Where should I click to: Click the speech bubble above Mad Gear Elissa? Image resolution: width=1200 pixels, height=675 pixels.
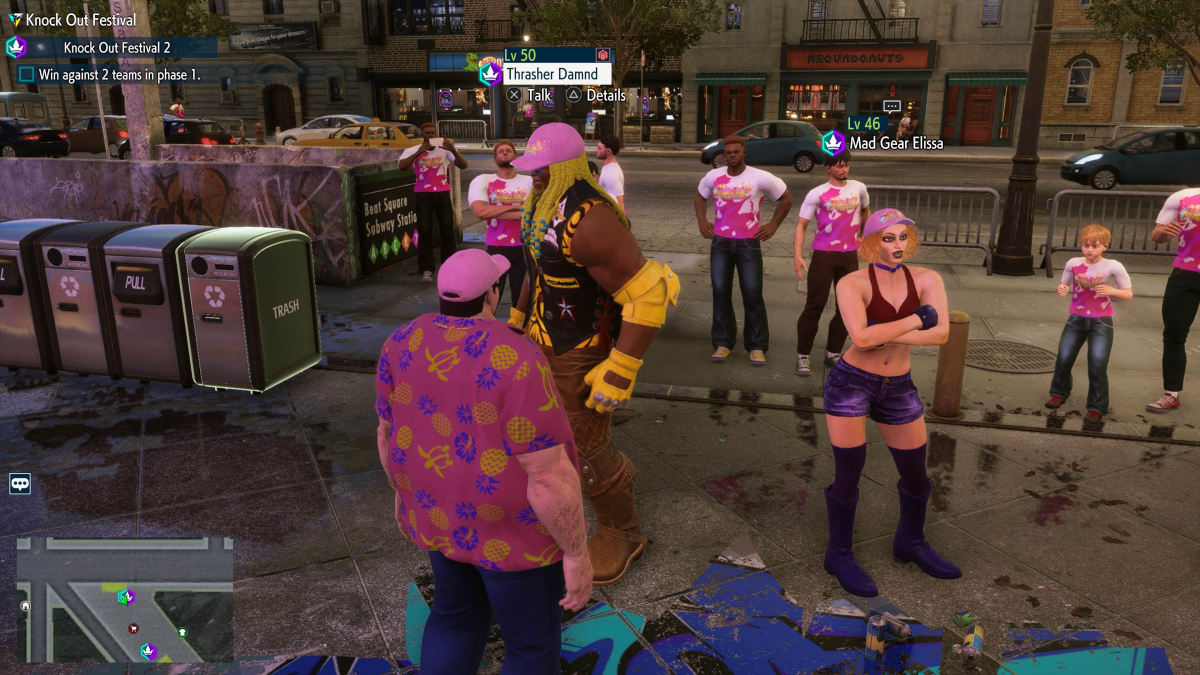[x=892, y=105]
